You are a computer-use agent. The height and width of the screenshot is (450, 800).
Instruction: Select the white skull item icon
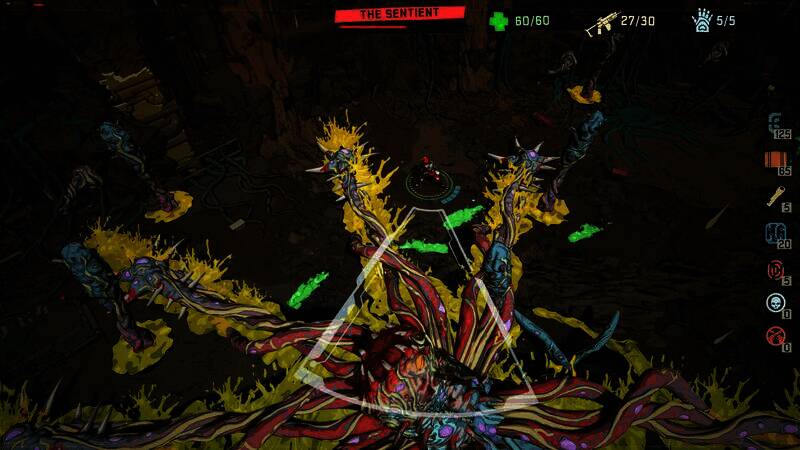pyautogui.click(x=775, y=303)
